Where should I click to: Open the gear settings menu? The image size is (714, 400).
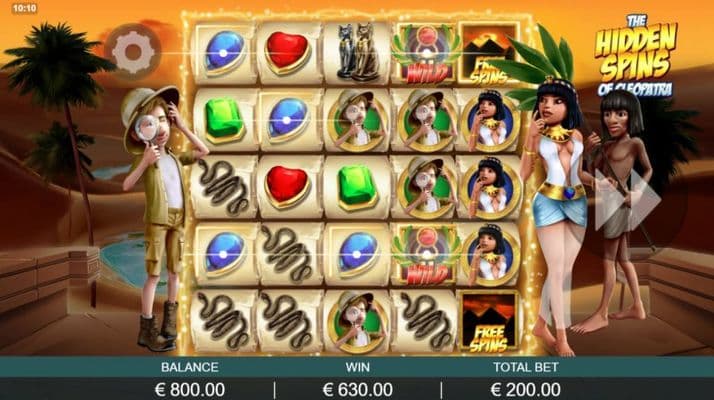[x=133, y=50]
